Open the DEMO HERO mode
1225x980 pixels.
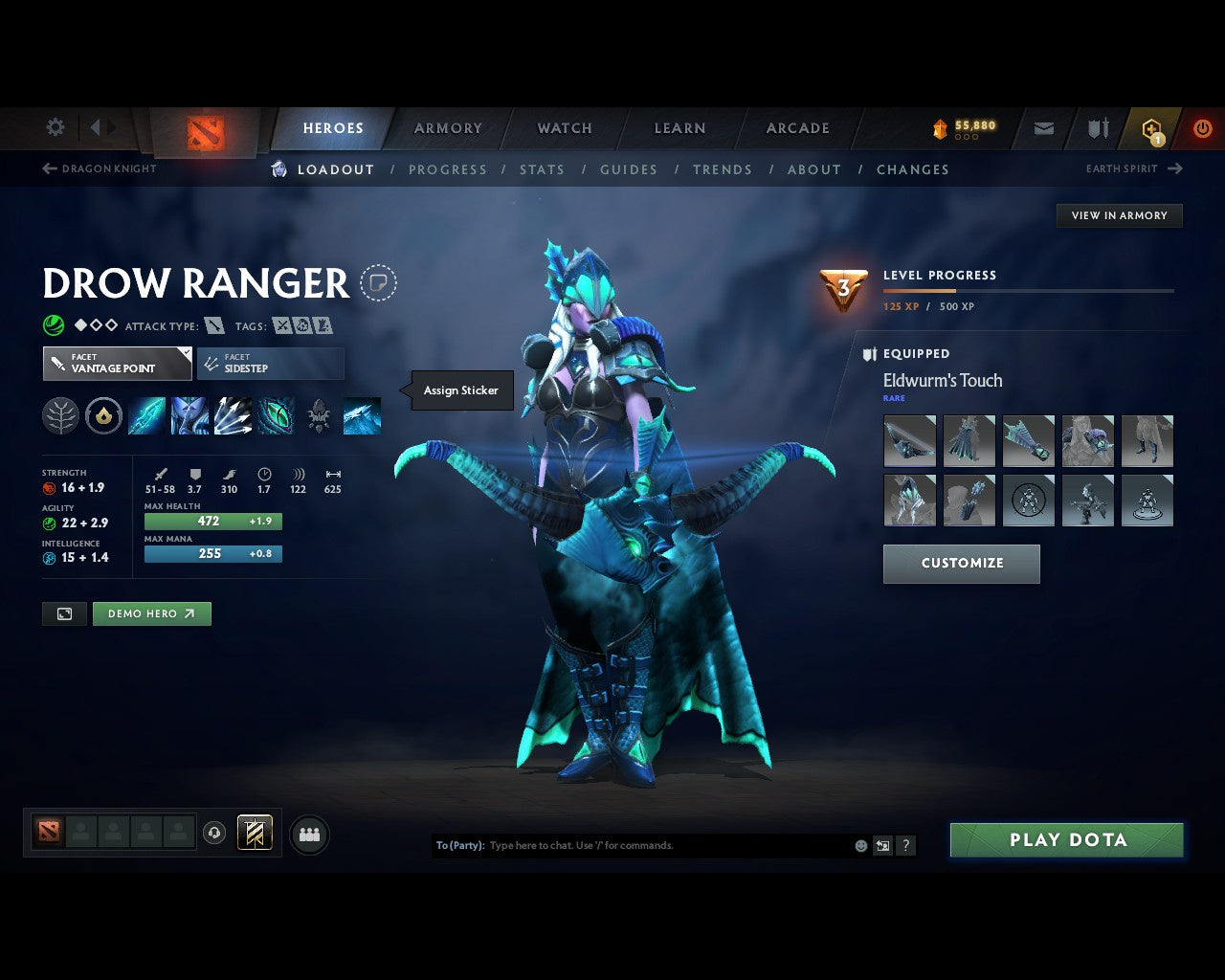pyautogui.click(x=151, y=613)
